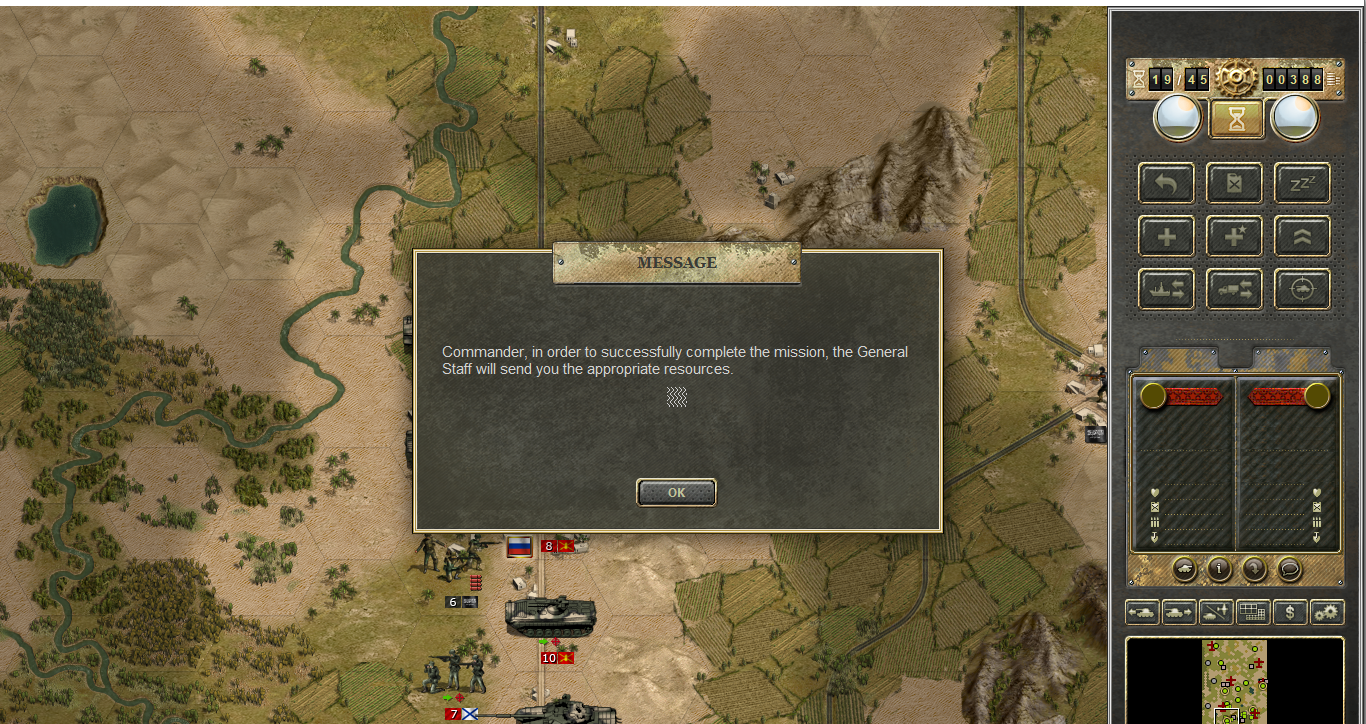The image size is (1366, 724).
Task: Open the speech bubble message button
Action: point(1290,569)
